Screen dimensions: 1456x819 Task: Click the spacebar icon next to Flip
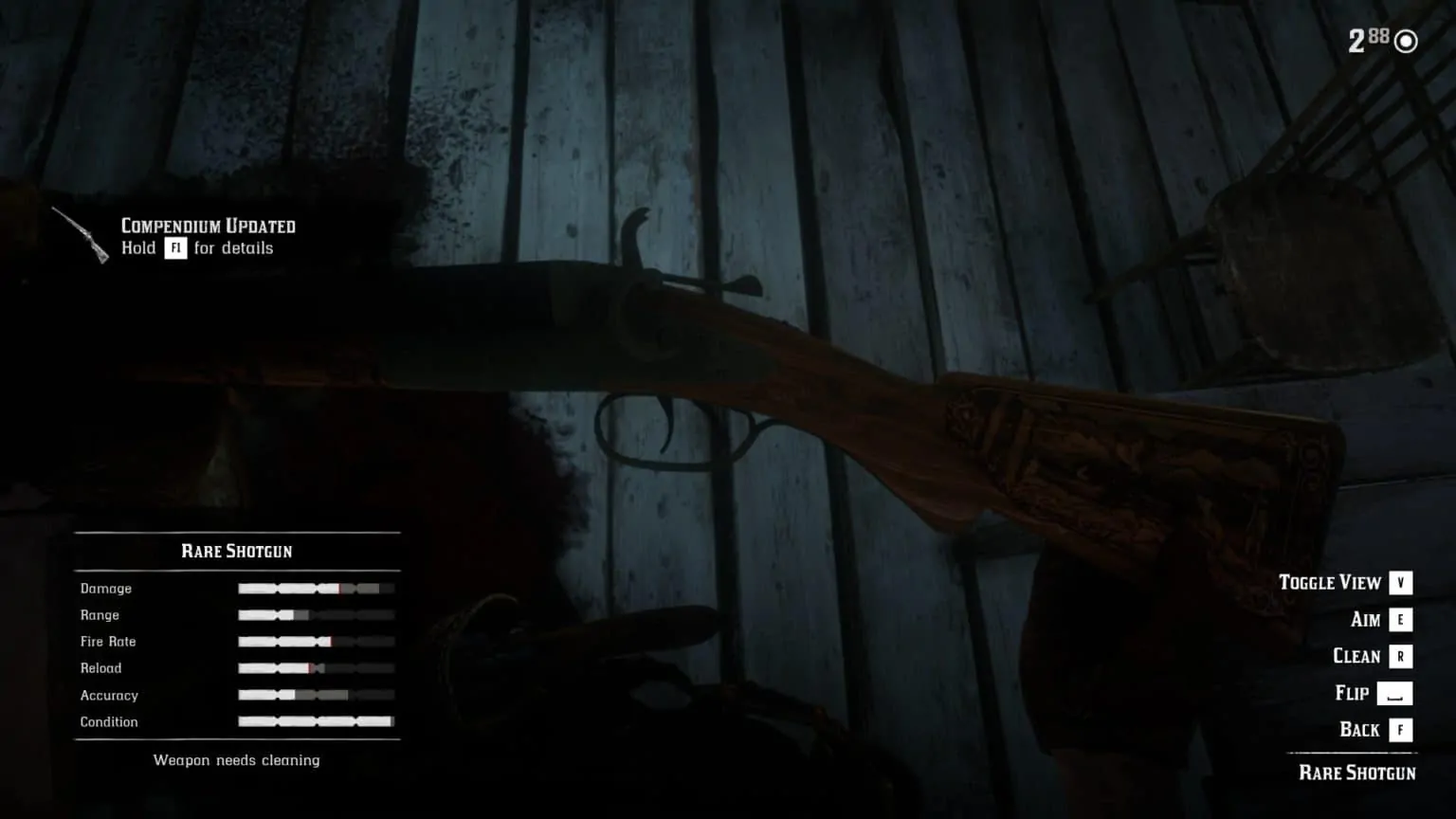(x=1393, y=693)
